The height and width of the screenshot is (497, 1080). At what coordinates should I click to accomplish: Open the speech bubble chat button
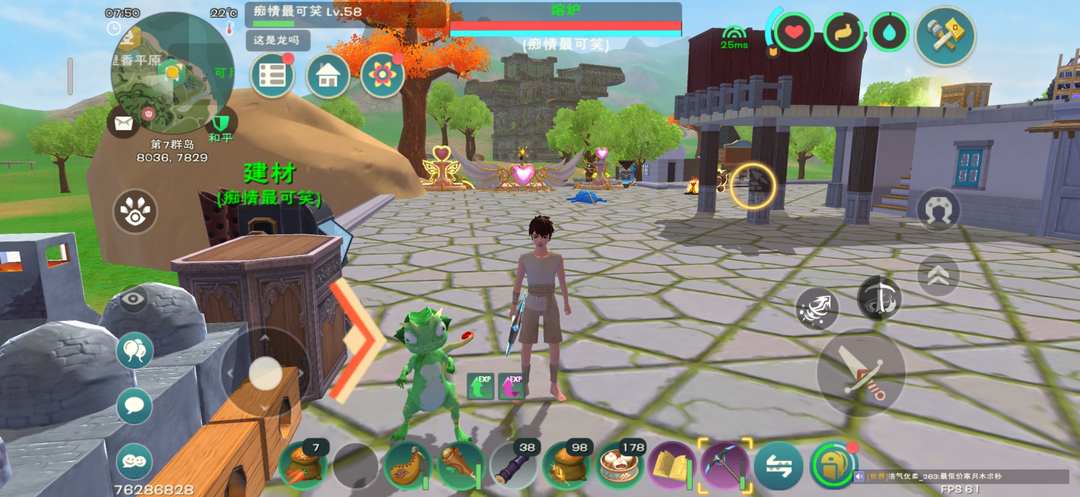click(x=135, y=405)
